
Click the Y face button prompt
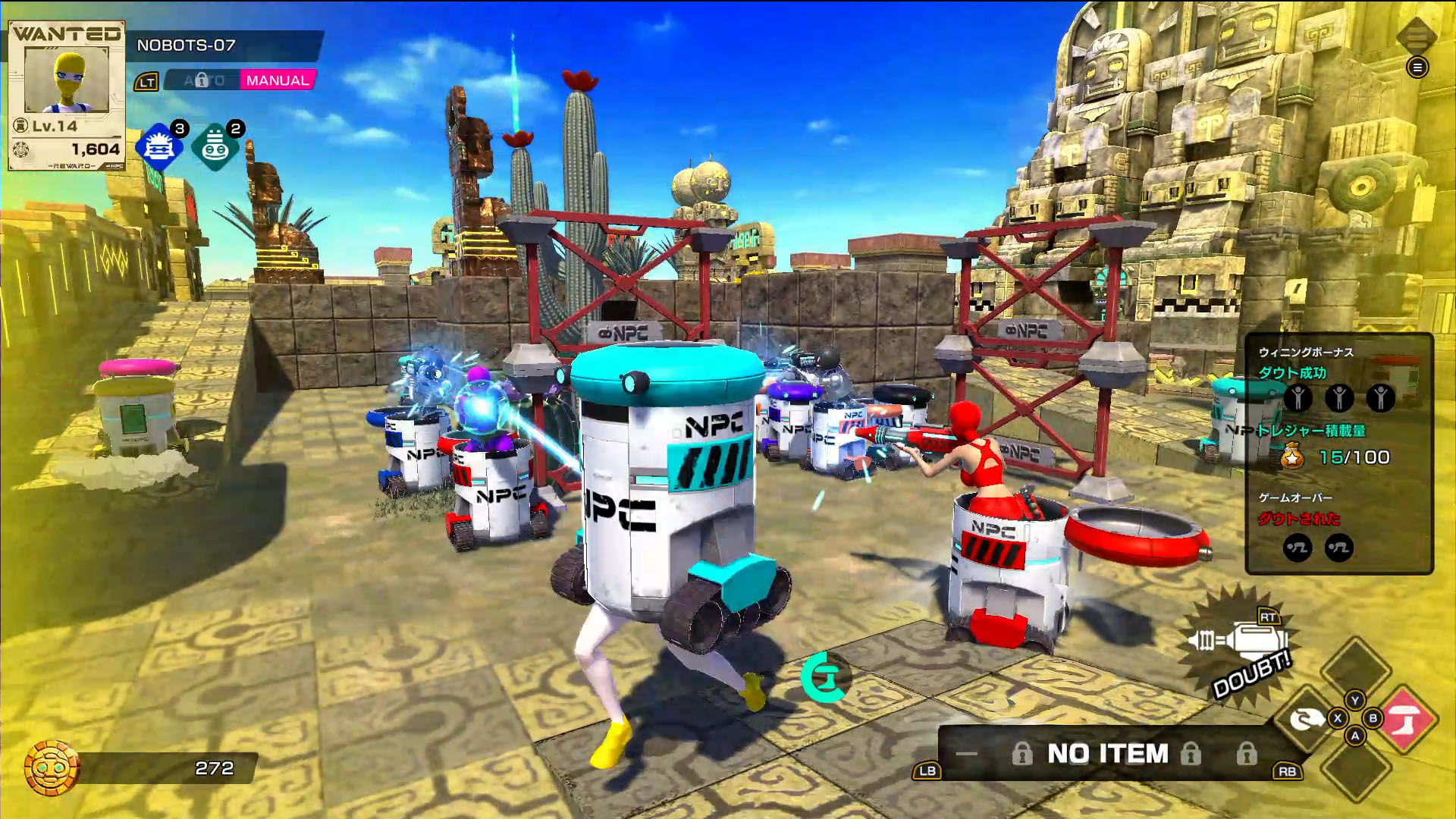click(x=1354, y=701)
